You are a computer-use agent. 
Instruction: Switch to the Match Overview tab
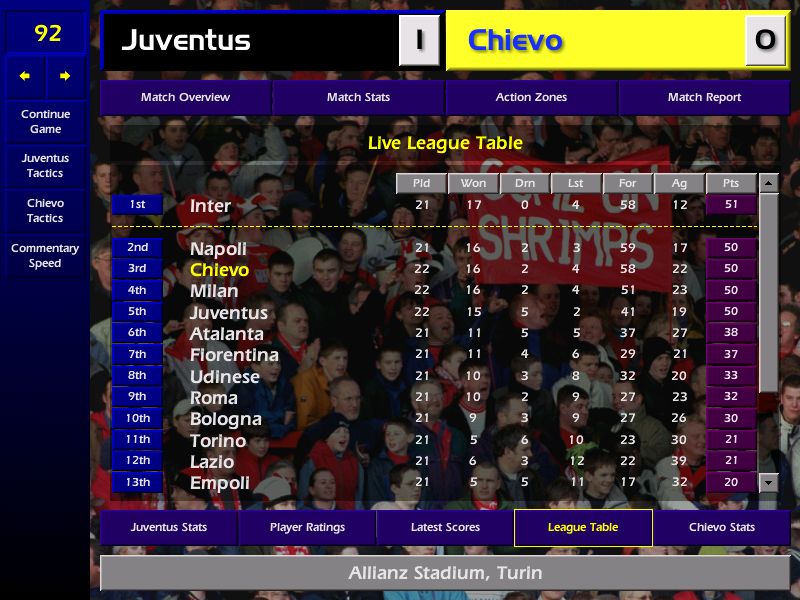(185, 98)
